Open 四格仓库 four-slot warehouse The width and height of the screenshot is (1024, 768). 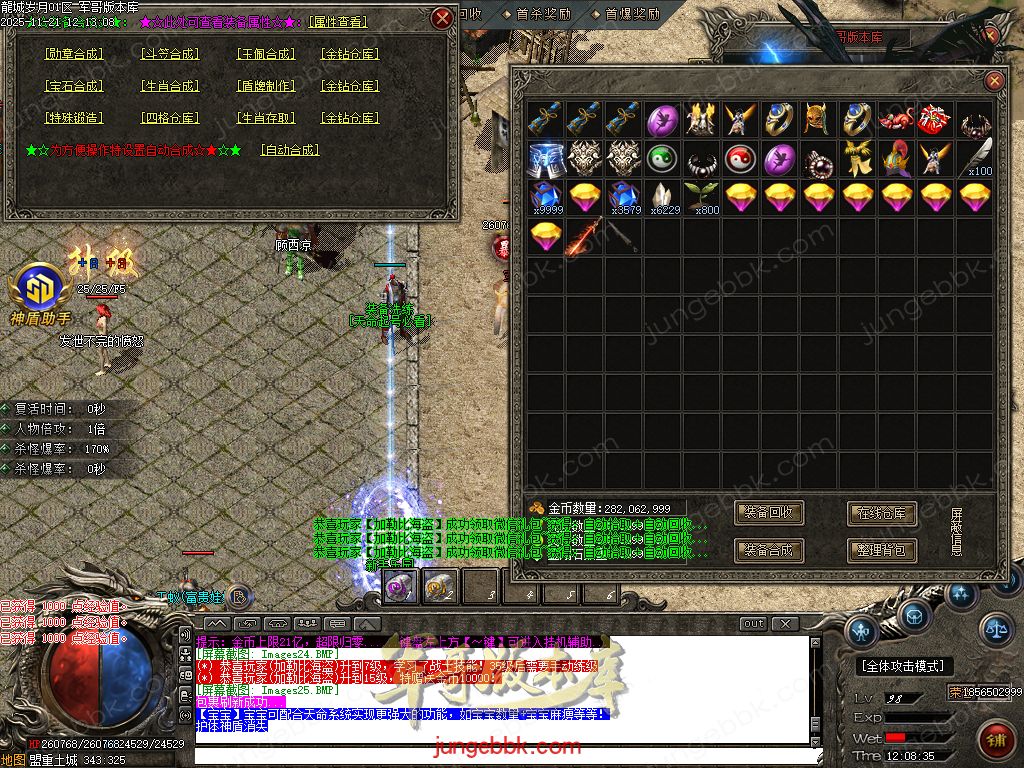pyautogui.click(x=170, y=118)
